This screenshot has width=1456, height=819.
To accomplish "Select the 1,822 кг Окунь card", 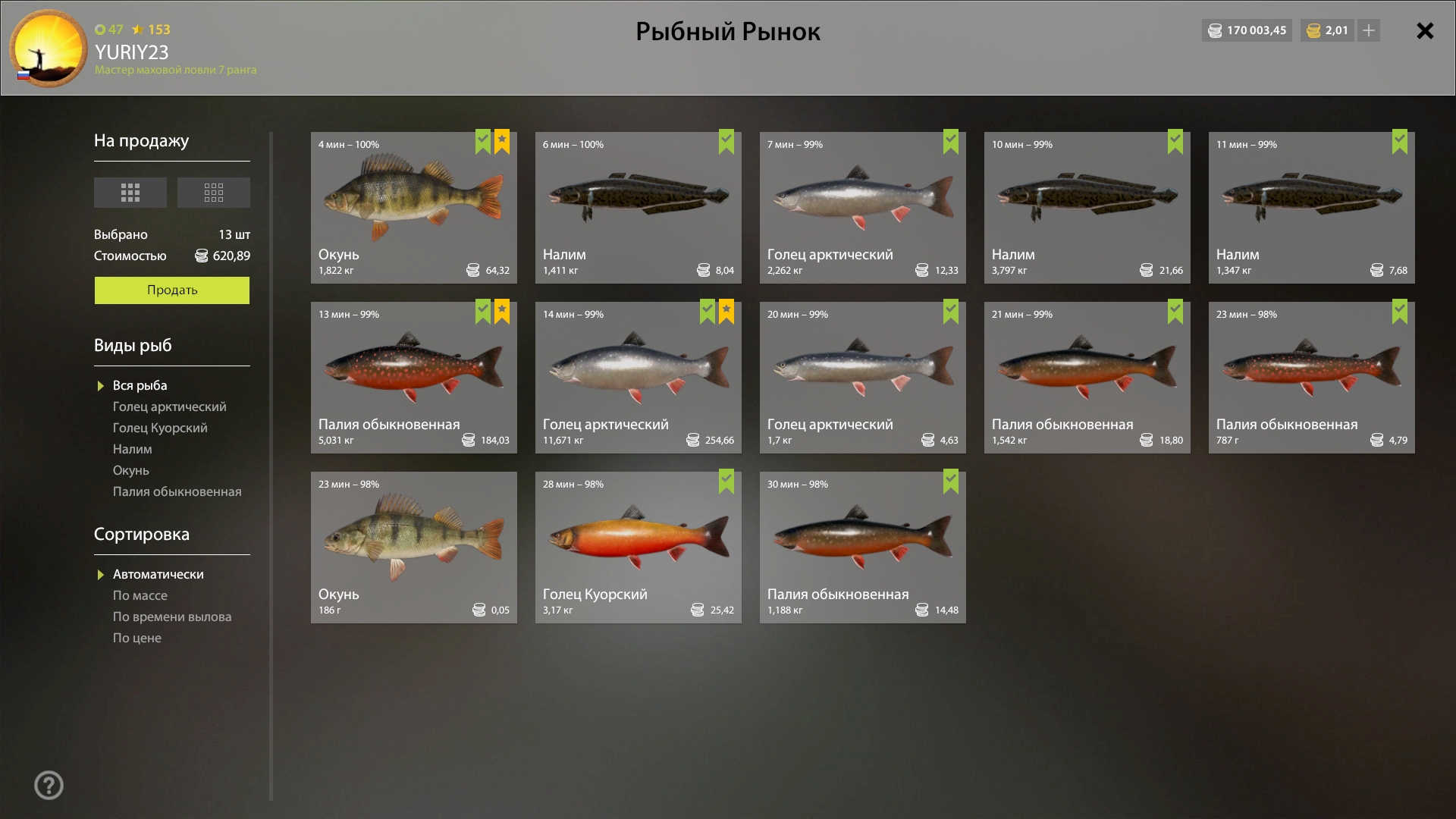I will pos(413,207).
